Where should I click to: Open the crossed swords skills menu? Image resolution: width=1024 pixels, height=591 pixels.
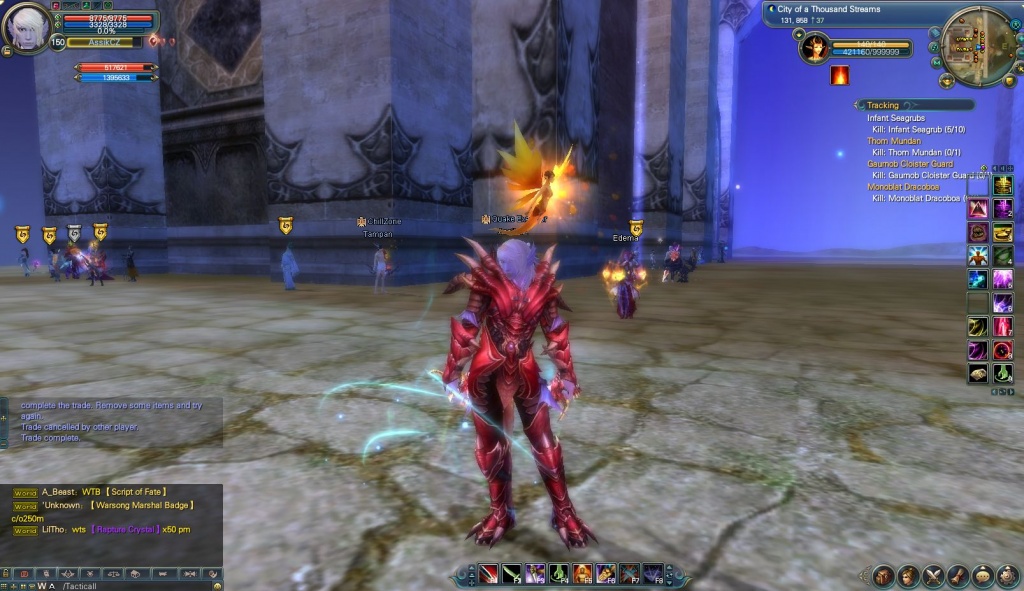pyautogui.click(x=933, y=576)
